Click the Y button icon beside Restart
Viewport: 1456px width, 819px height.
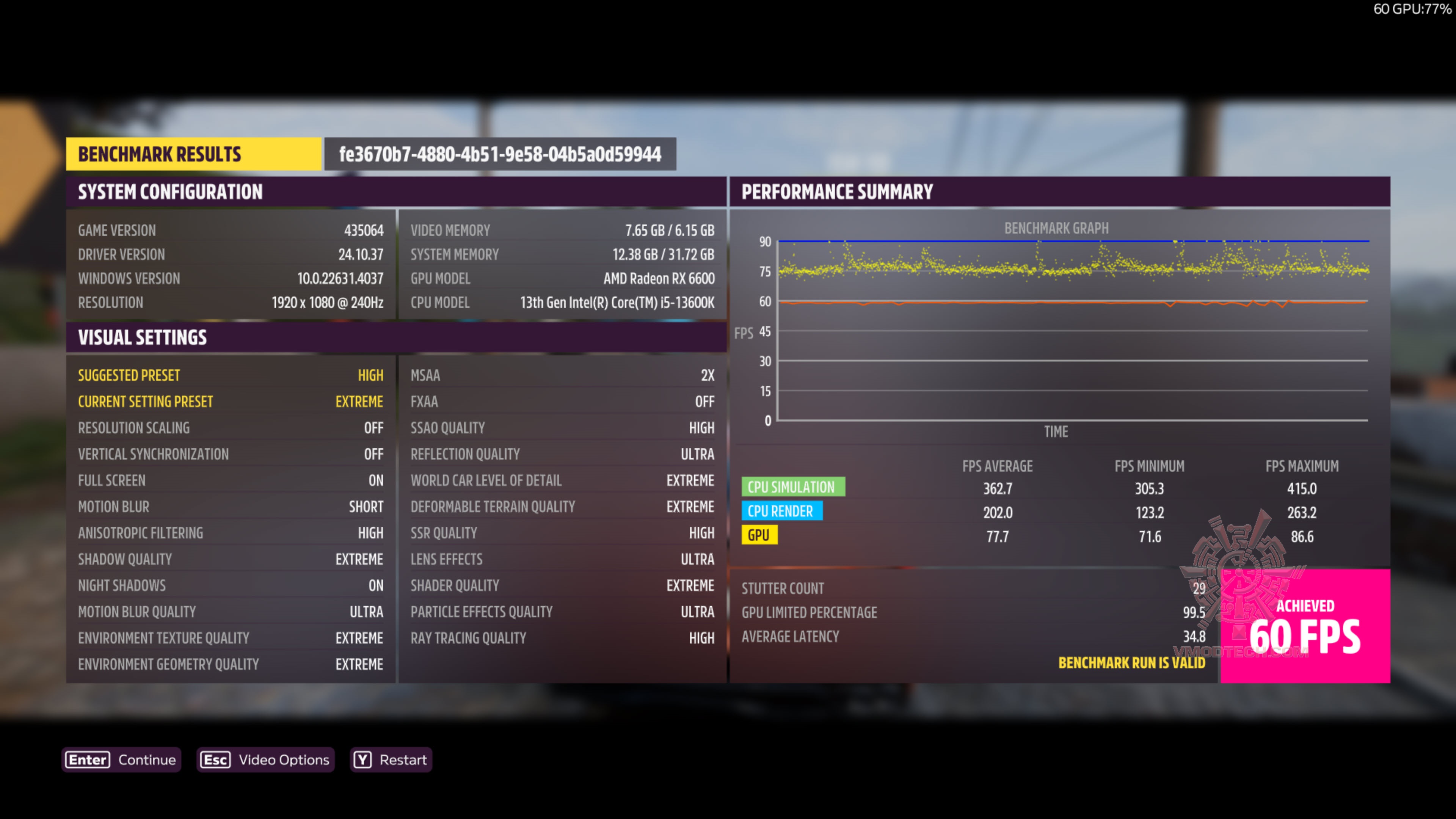[x=364, y=759]
